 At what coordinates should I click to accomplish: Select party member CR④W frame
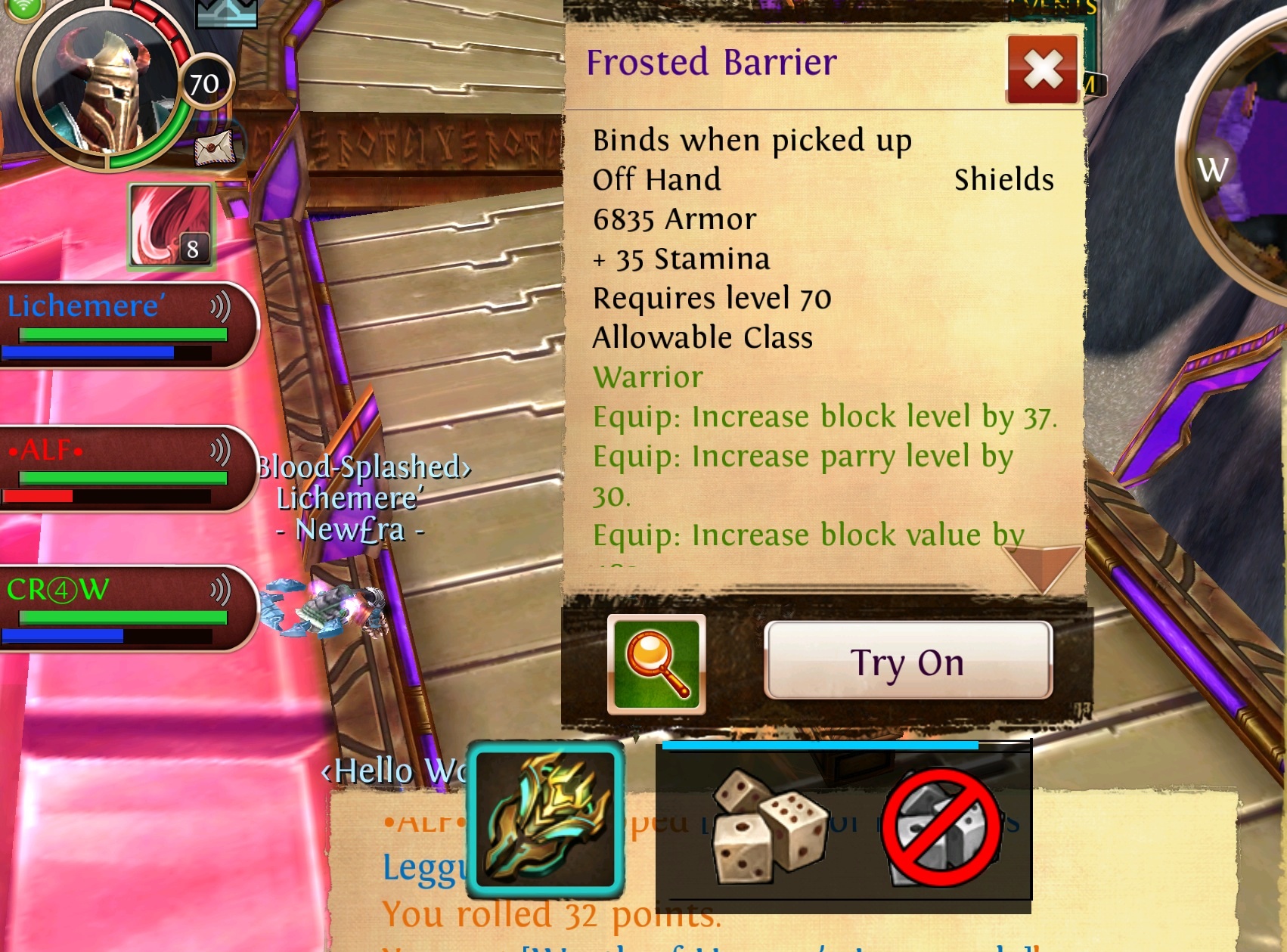pyautogui.click(x=121, y=609)
